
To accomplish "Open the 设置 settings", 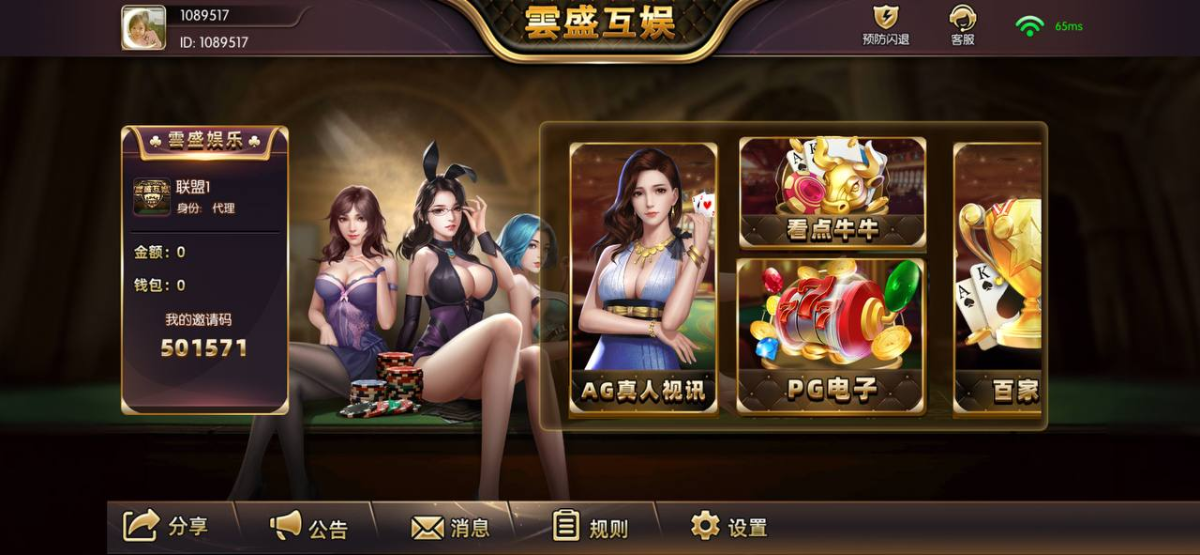I will pyautogui.click(x=729, y=527).
